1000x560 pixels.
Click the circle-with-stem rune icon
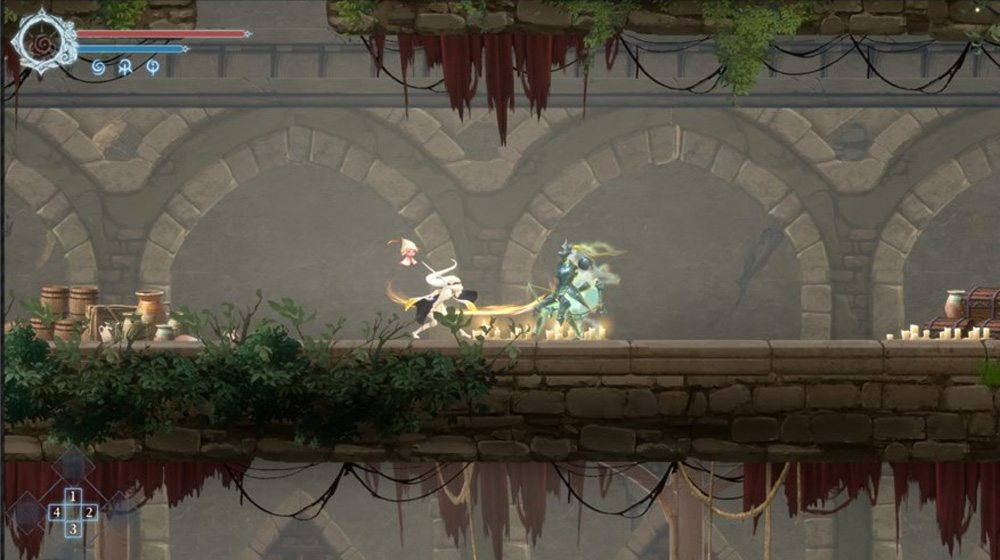click(153, 68)
